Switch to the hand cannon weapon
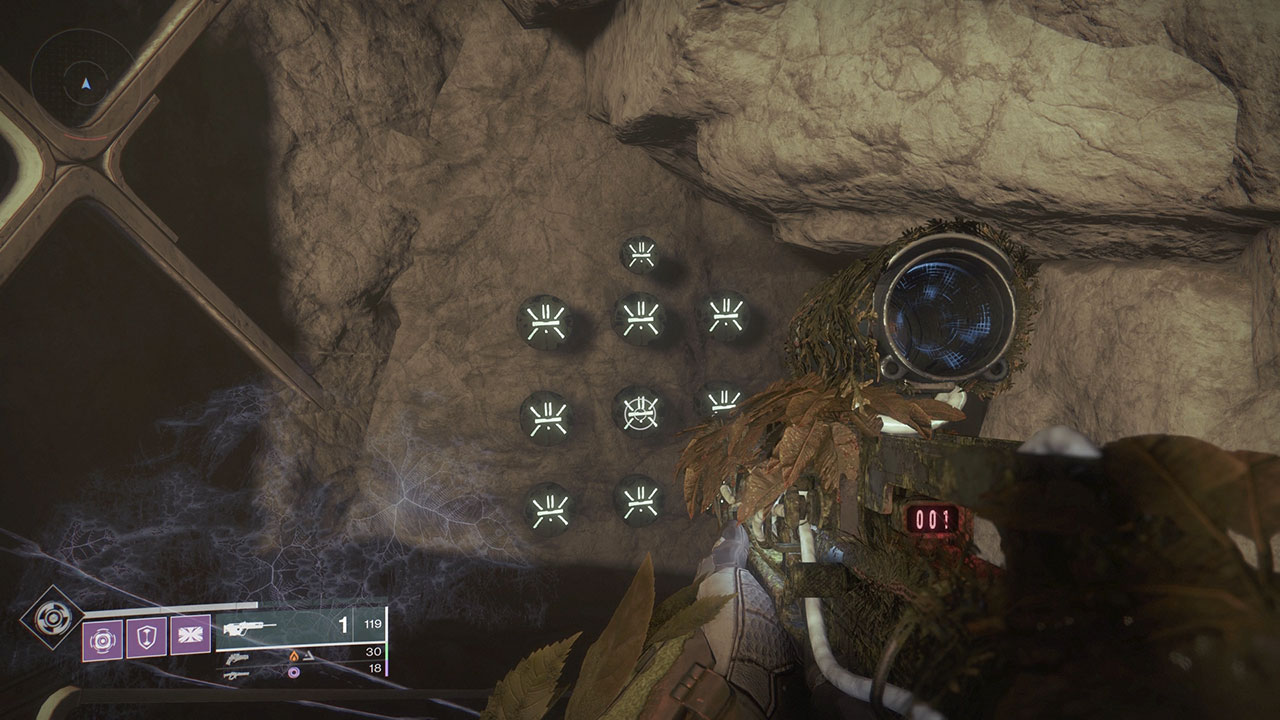The image size is (1280, 720). [x=236, y=657]
